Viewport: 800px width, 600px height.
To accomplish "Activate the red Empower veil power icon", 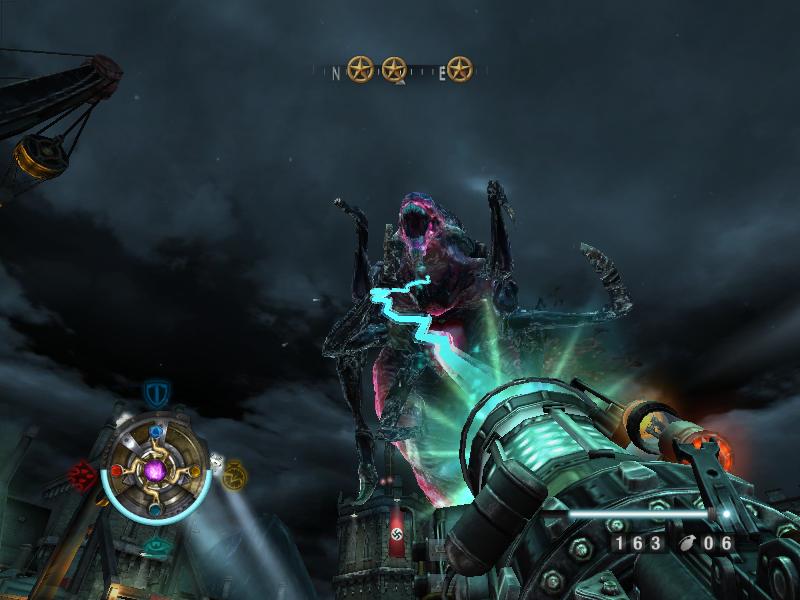I will pos(81,472).
